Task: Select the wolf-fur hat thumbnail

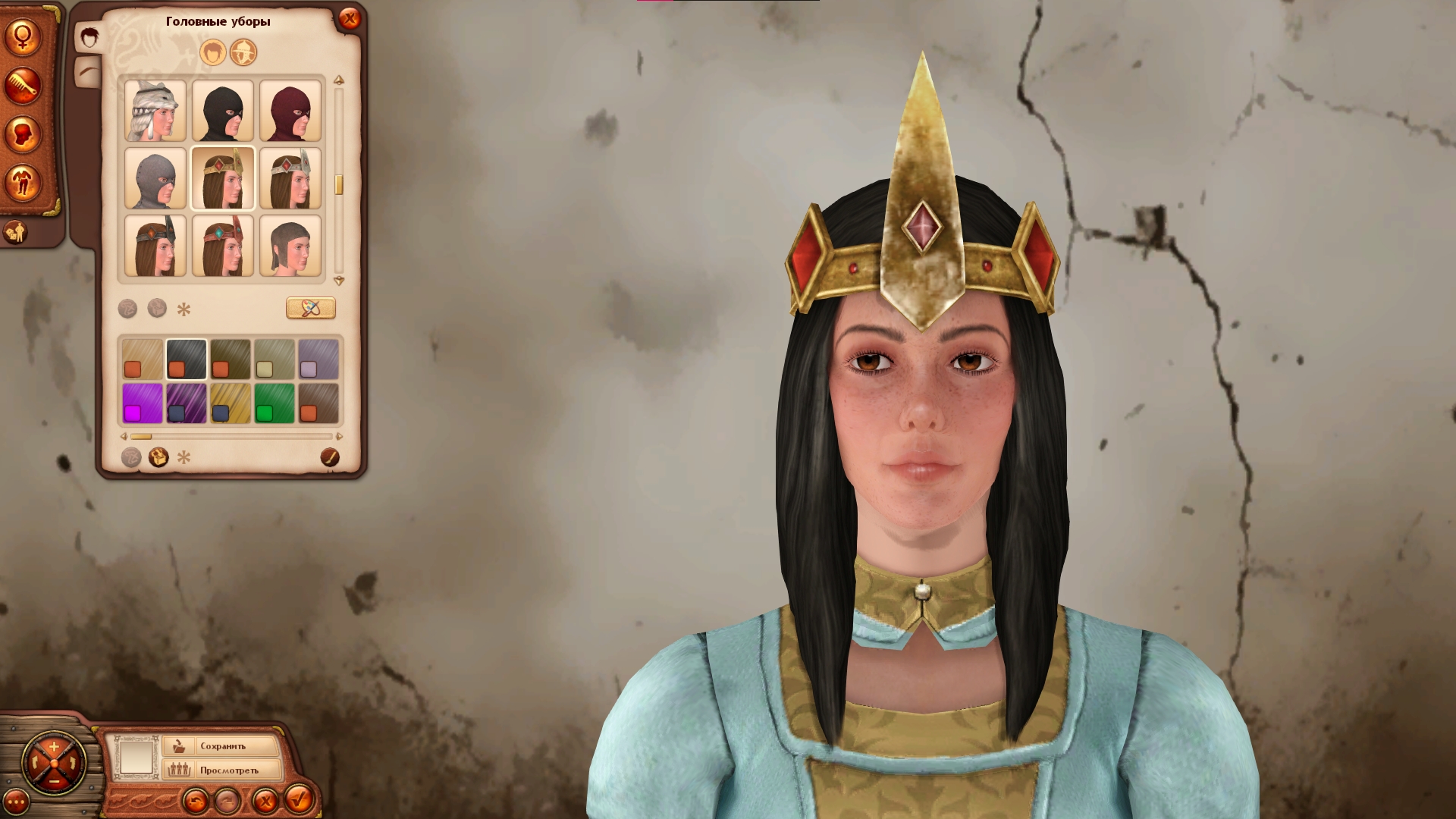Action: [x=154, y=110]
